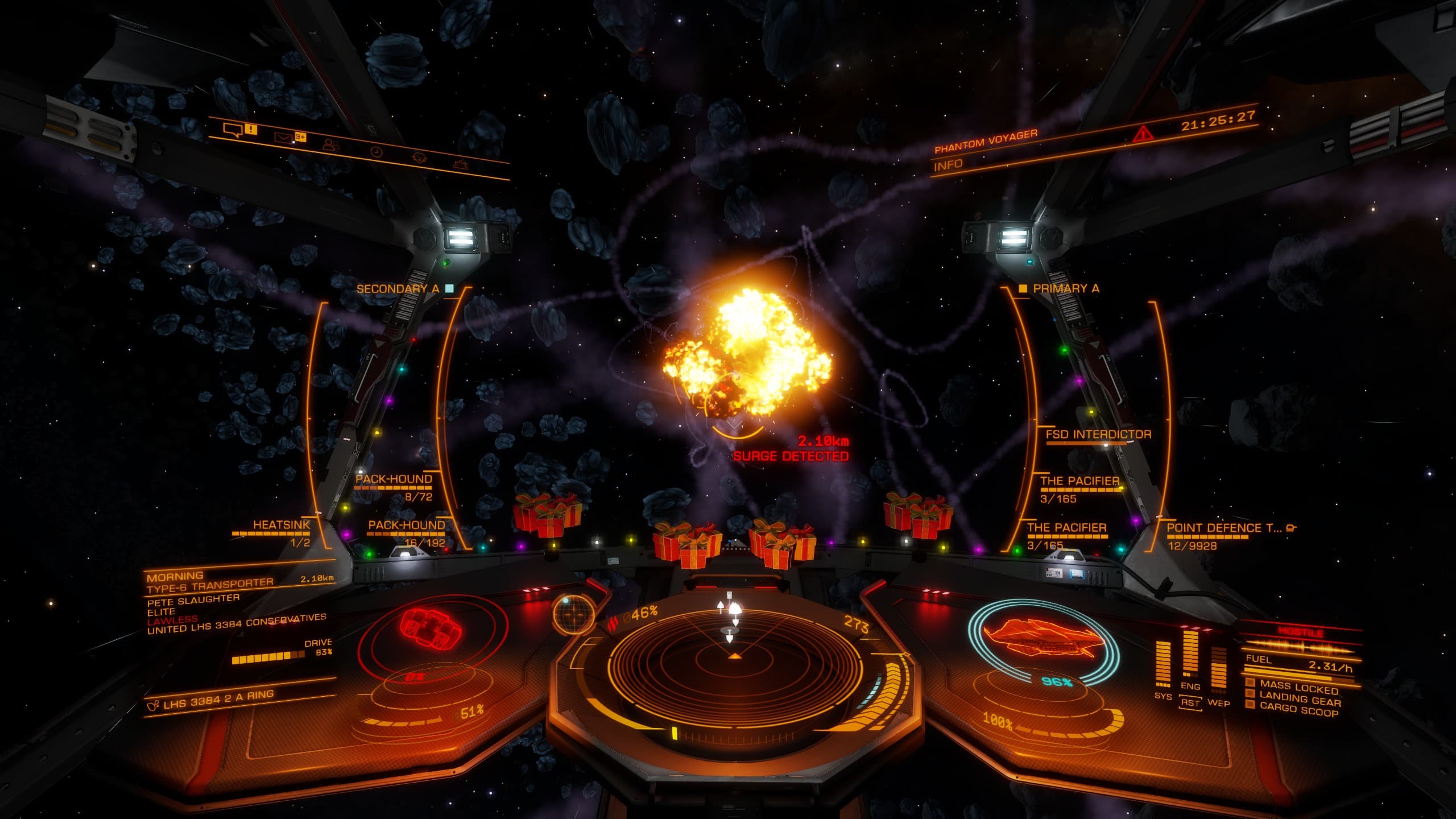Click the RST power reset label

(1190, 703)
